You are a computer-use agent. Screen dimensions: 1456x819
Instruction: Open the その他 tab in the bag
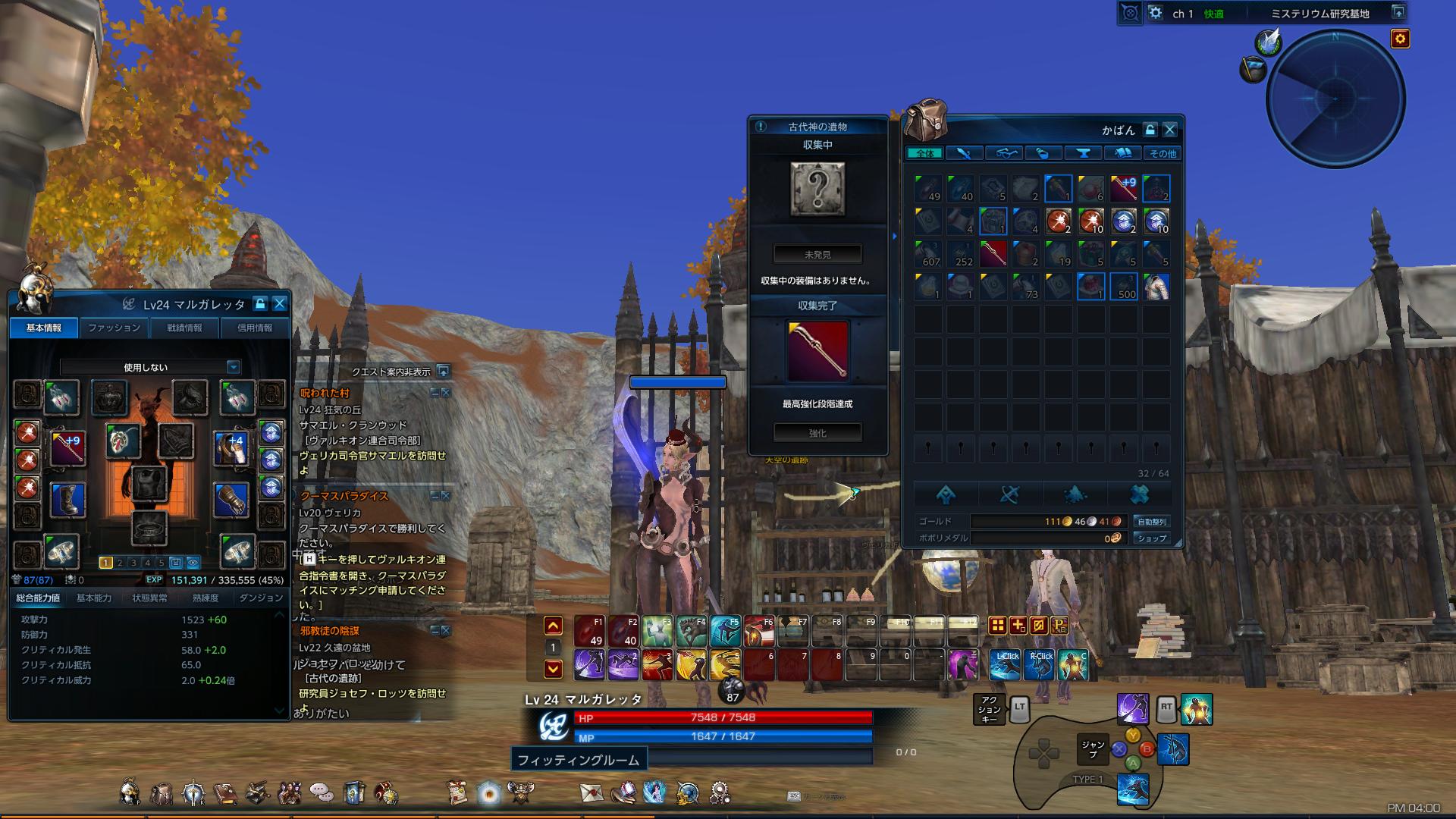[x=1161, y=153]
